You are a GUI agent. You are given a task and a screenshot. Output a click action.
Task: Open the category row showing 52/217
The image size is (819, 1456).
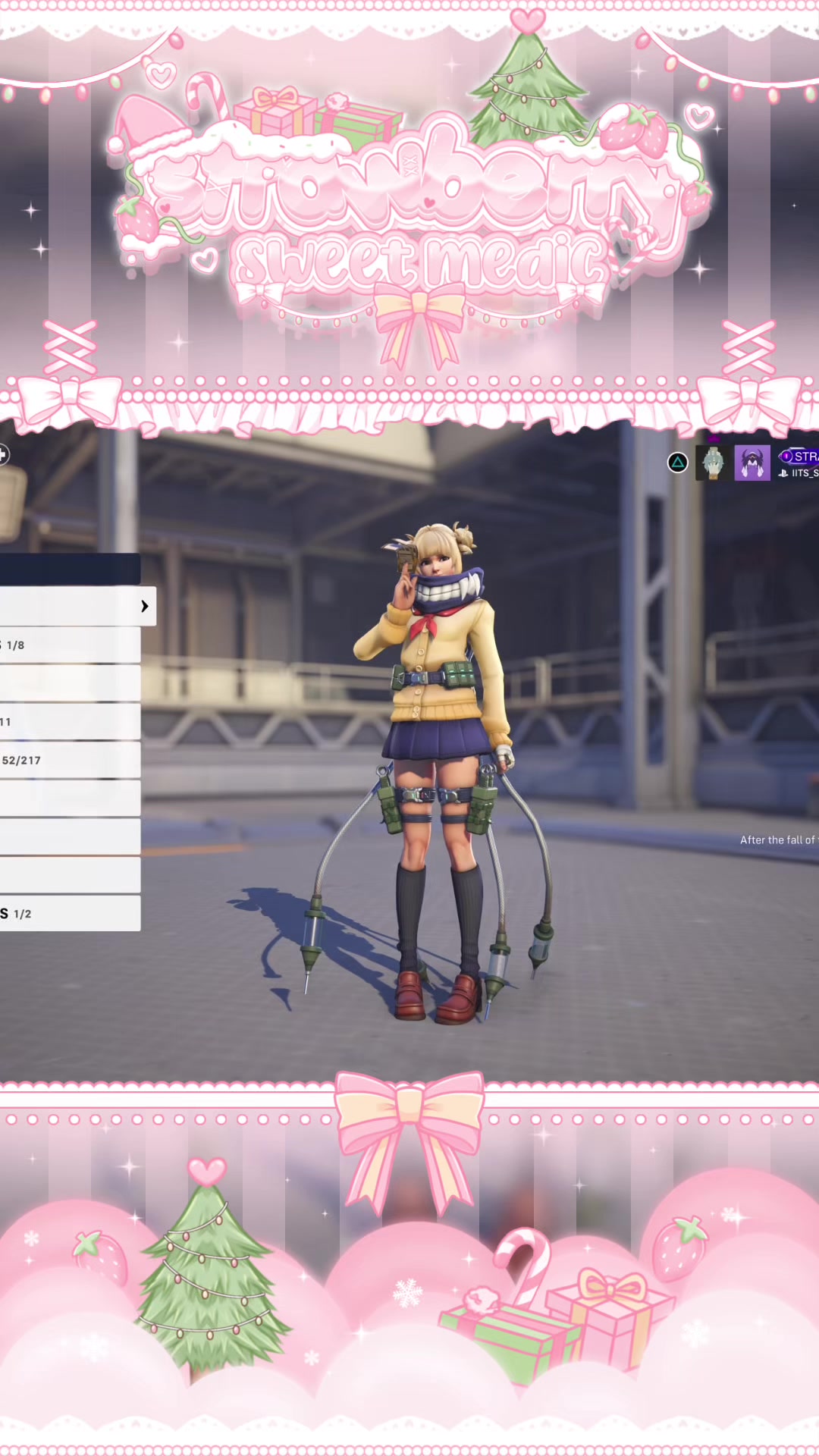coord(68,760)
